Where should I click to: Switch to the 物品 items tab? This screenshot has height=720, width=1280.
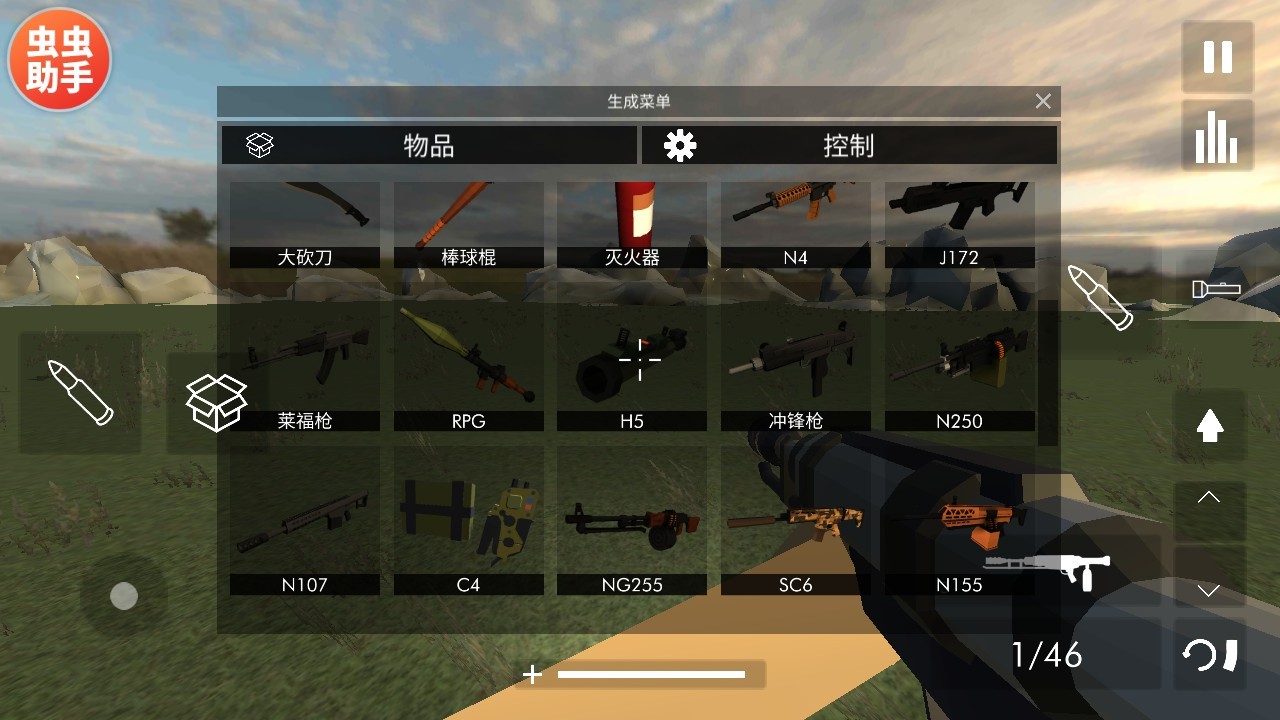(x=429, y=145)
